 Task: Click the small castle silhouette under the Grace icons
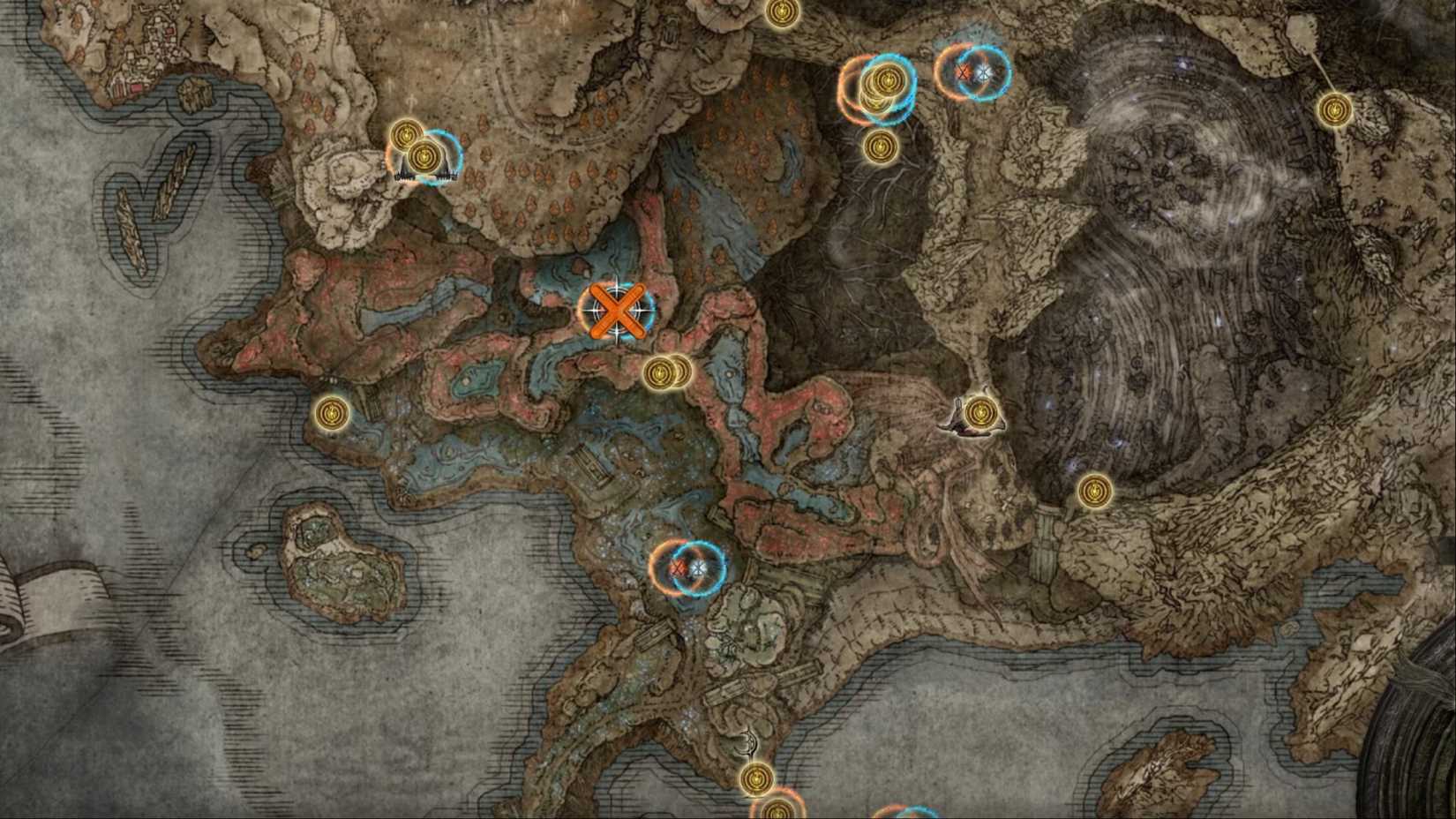(x=422, y=175)
